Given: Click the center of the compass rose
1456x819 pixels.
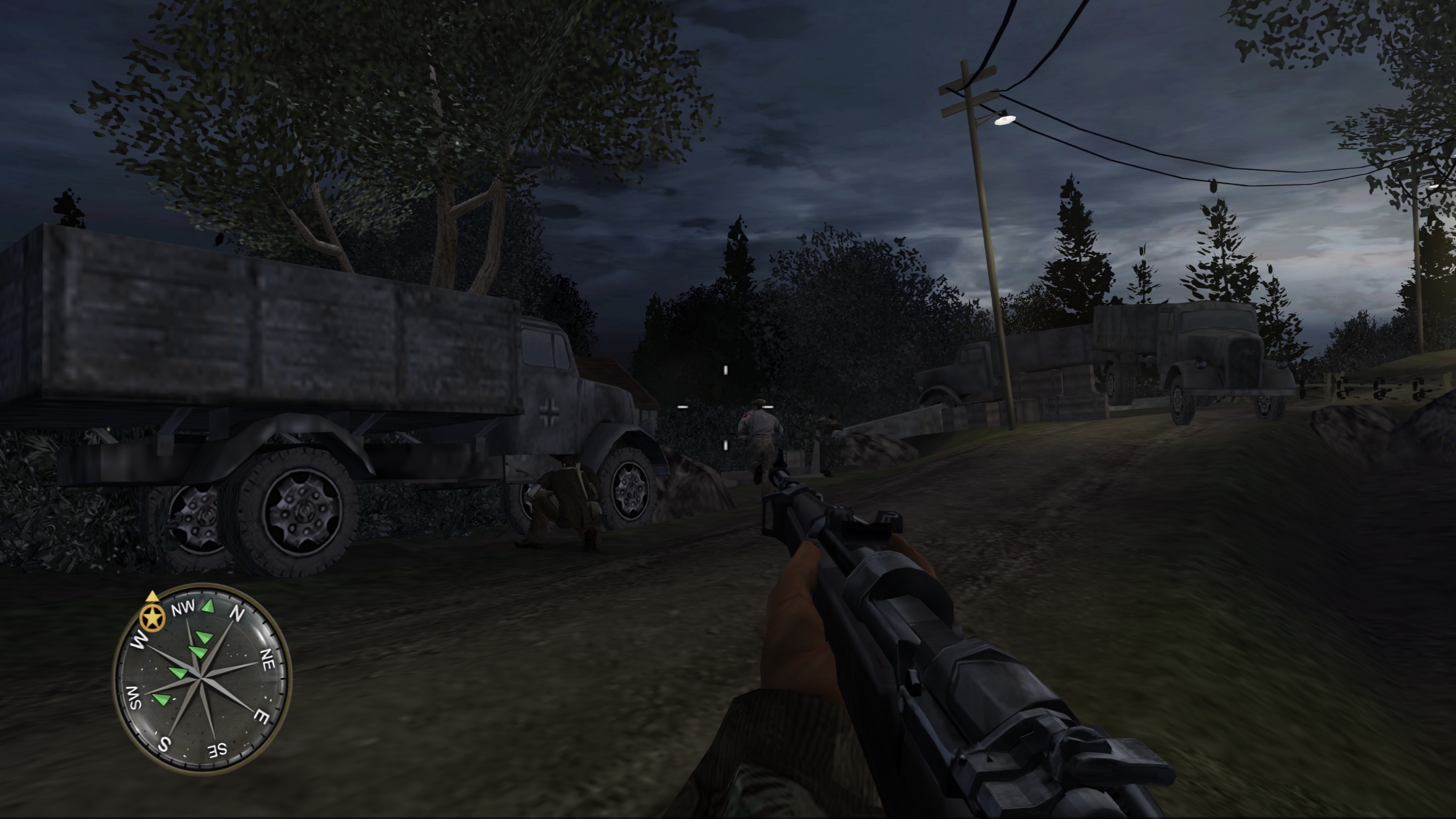Looking at the screenshot, I should (202, 678).
